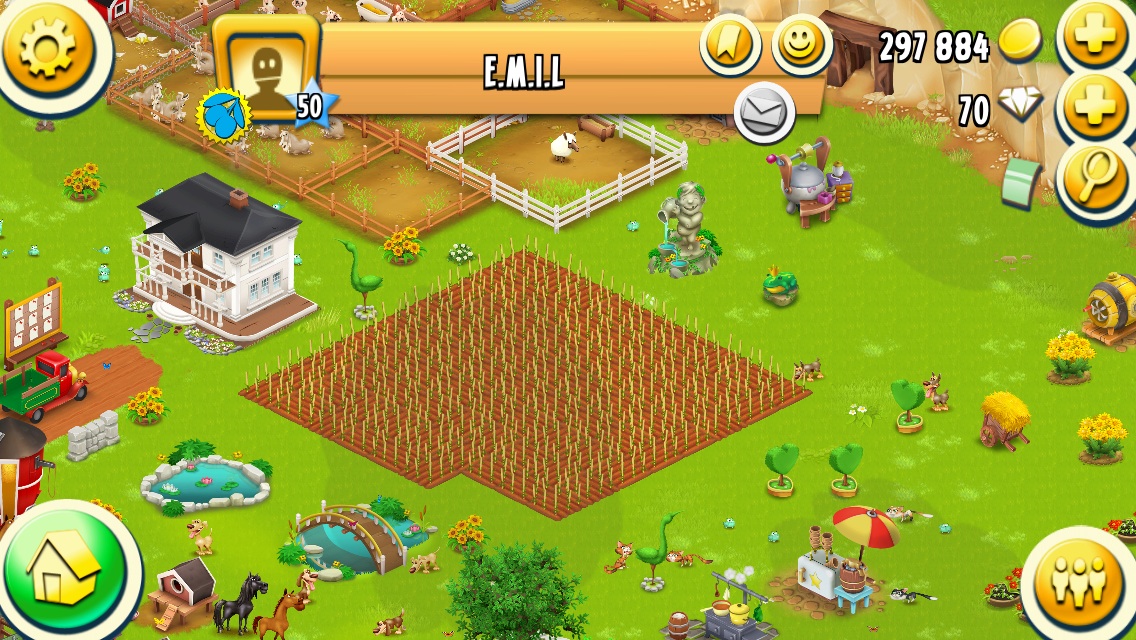Follow E.M.I.L with the bookmark button
The height and width of the screenshot is (640, 1136).
click(729, 44)
